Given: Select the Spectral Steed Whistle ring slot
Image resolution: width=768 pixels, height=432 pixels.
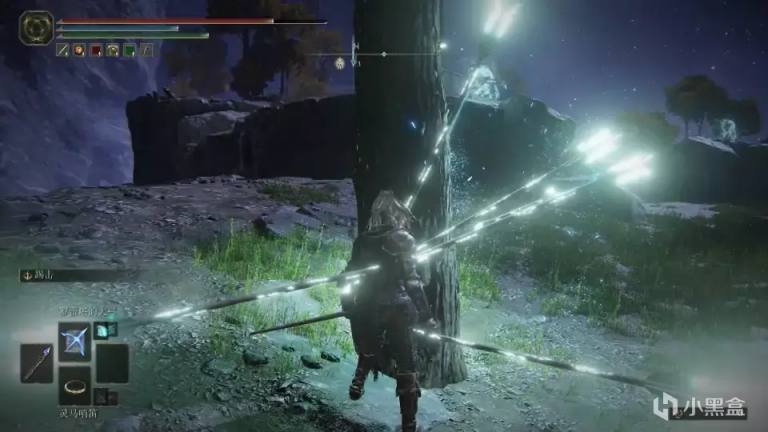Looking at the screenshot, I should (75, 385).
